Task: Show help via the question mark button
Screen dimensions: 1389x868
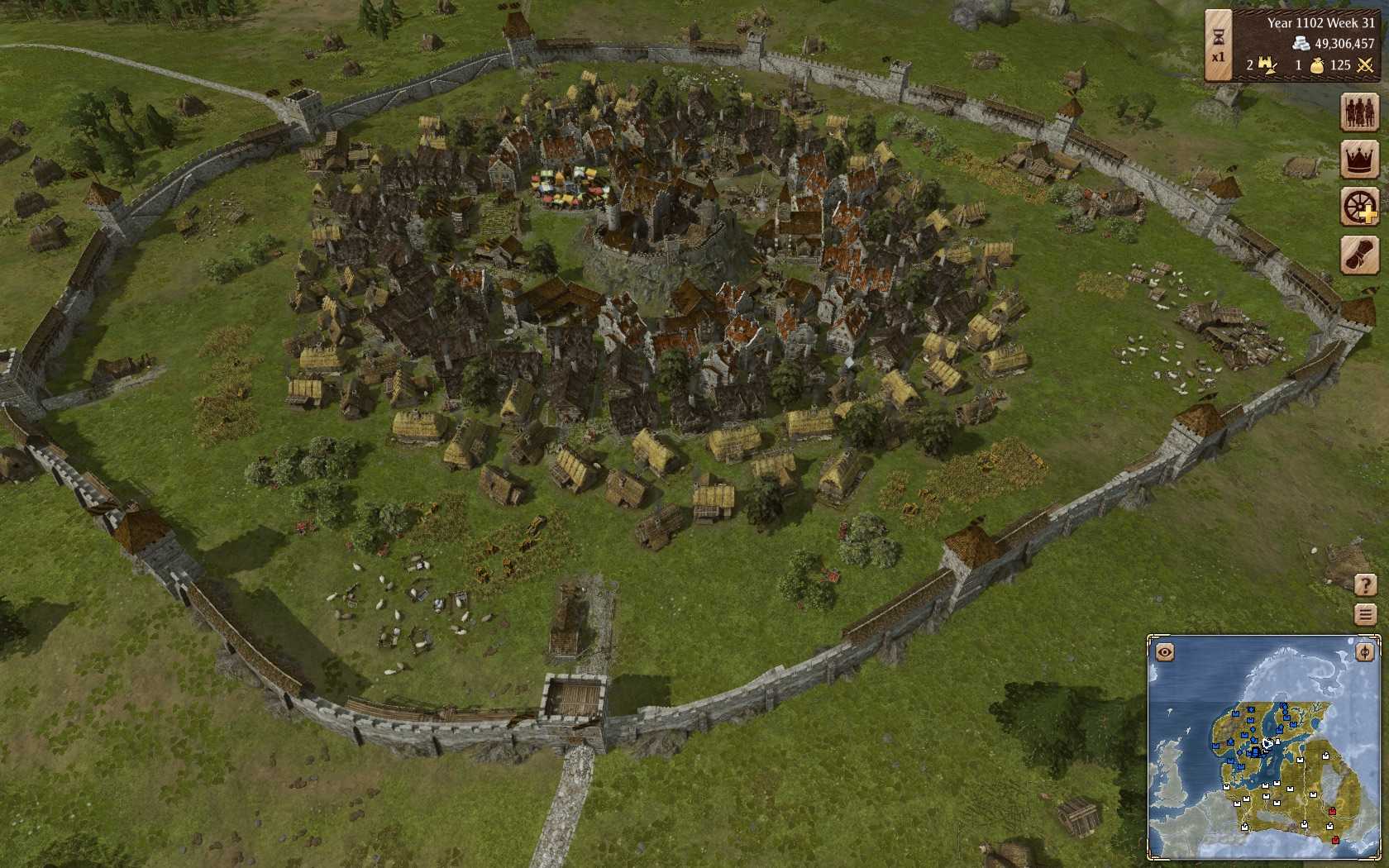Action: [x=1365, y=584]
